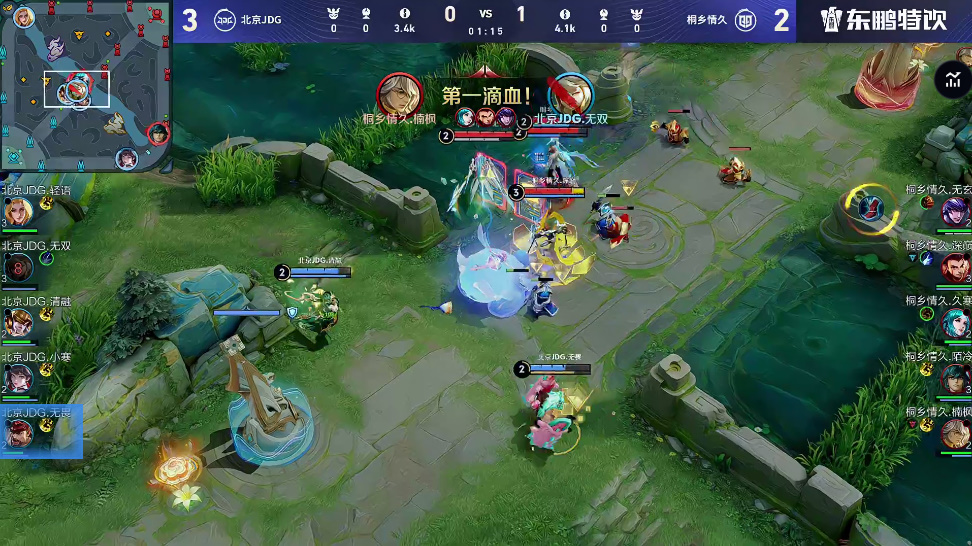This screenshot has width=972, height=546.
Task: Click the 桐乡情久 team logo
Action: pos(746,20)
